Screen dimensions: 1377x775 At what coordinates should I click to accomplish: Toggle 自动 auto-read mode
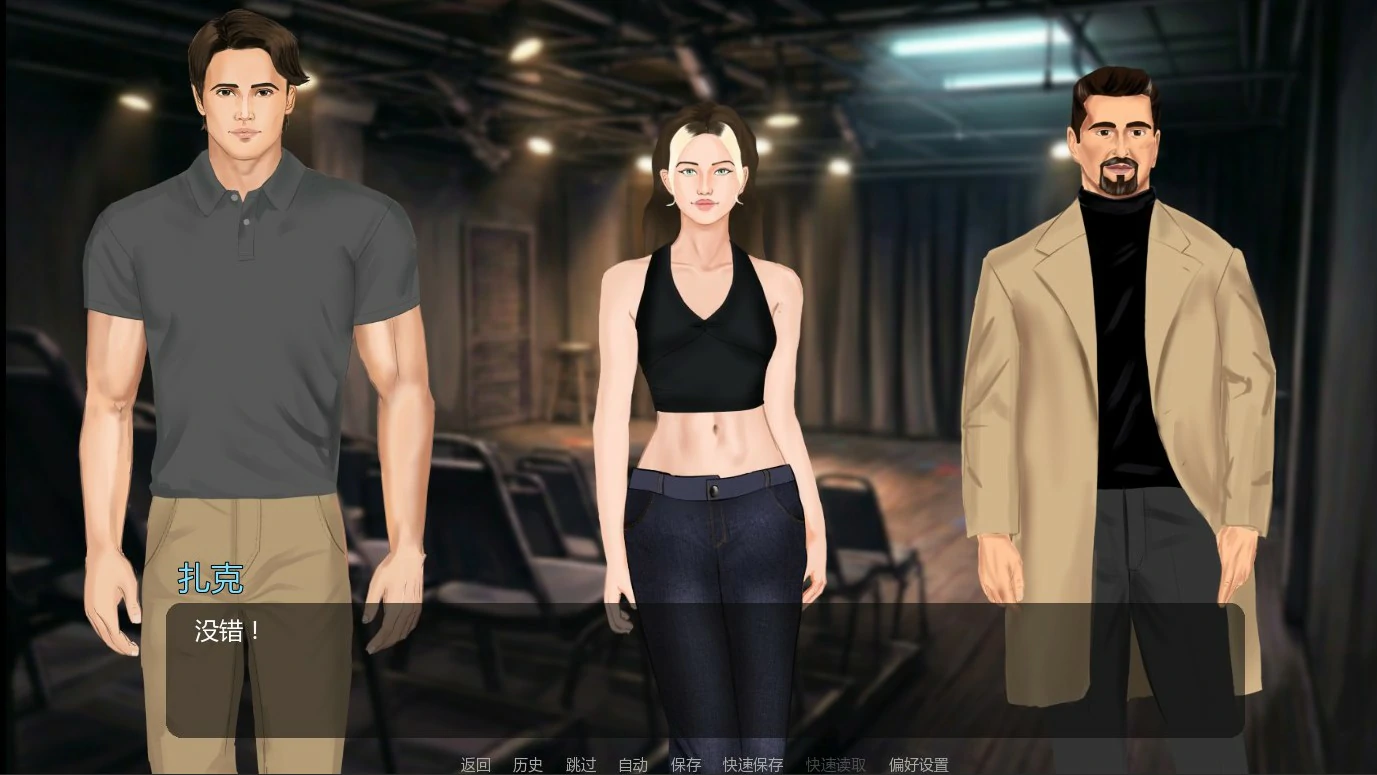tap(632, 765)
